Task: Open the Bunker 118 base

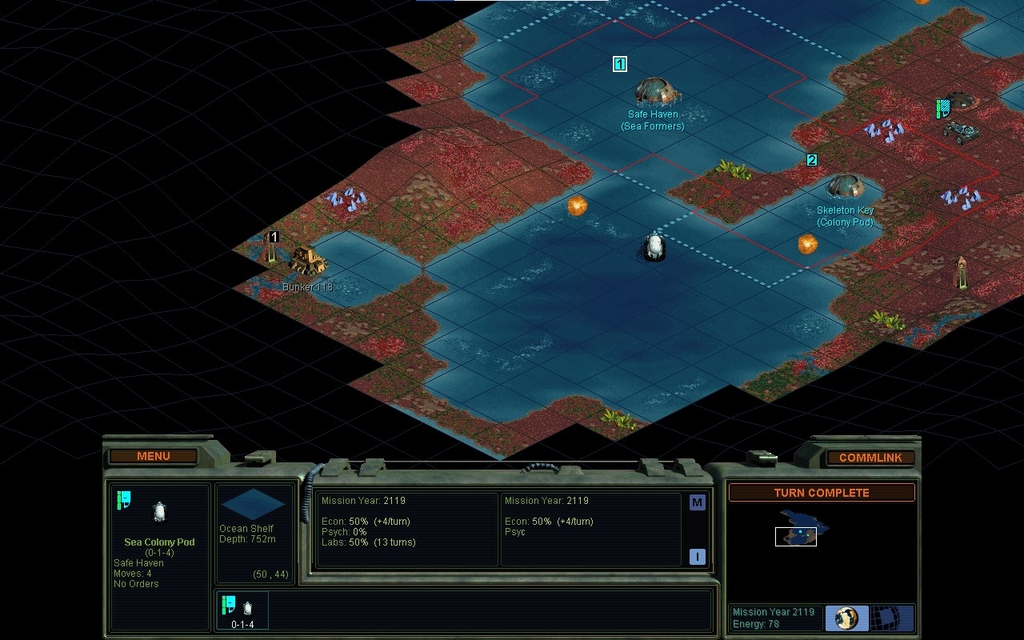Action: point(307,262)
